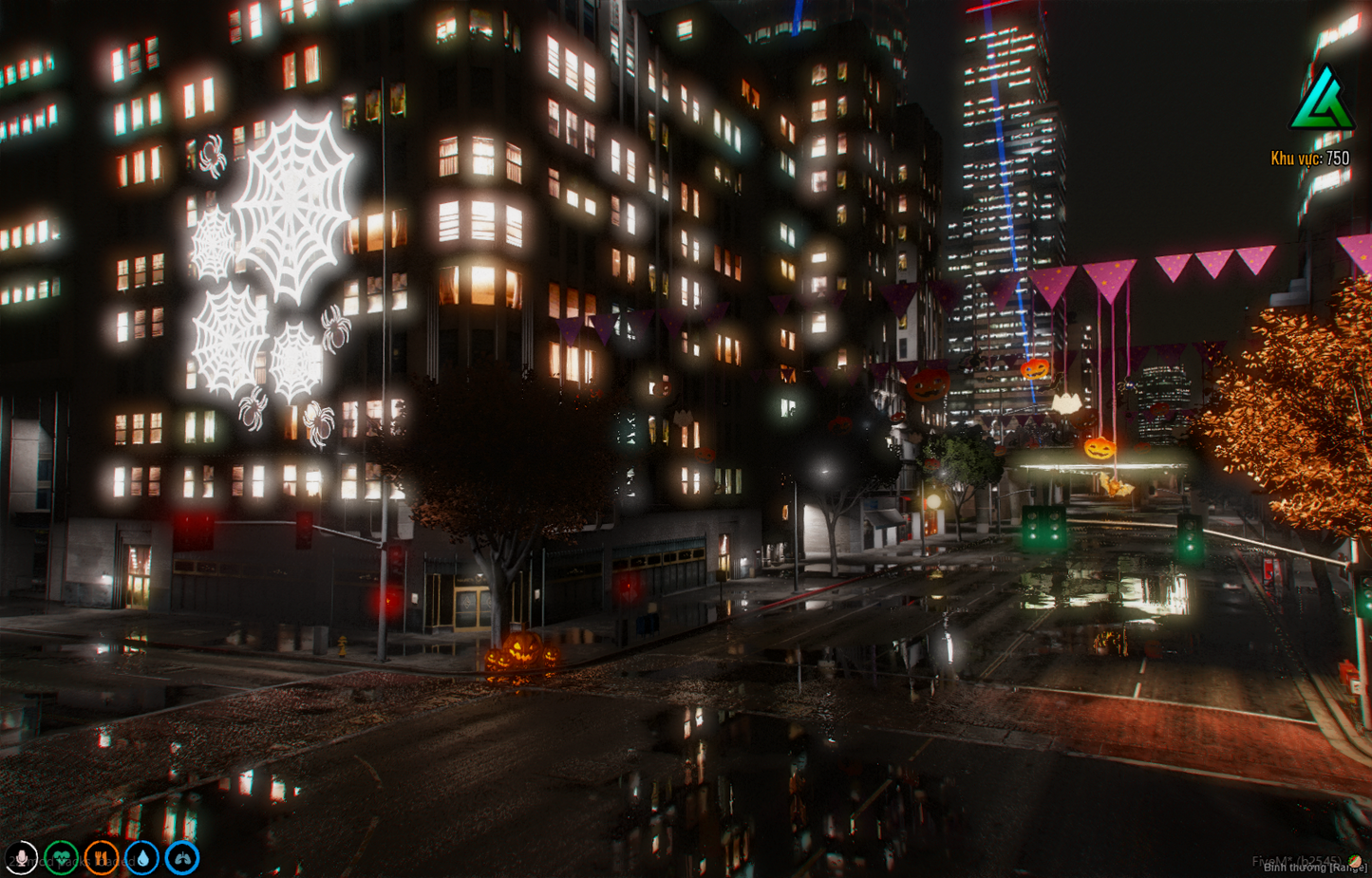1372x878 pixels.
Task: Select the orange hunger fork-and-knife icon
Action: click(x=100, y=857)
